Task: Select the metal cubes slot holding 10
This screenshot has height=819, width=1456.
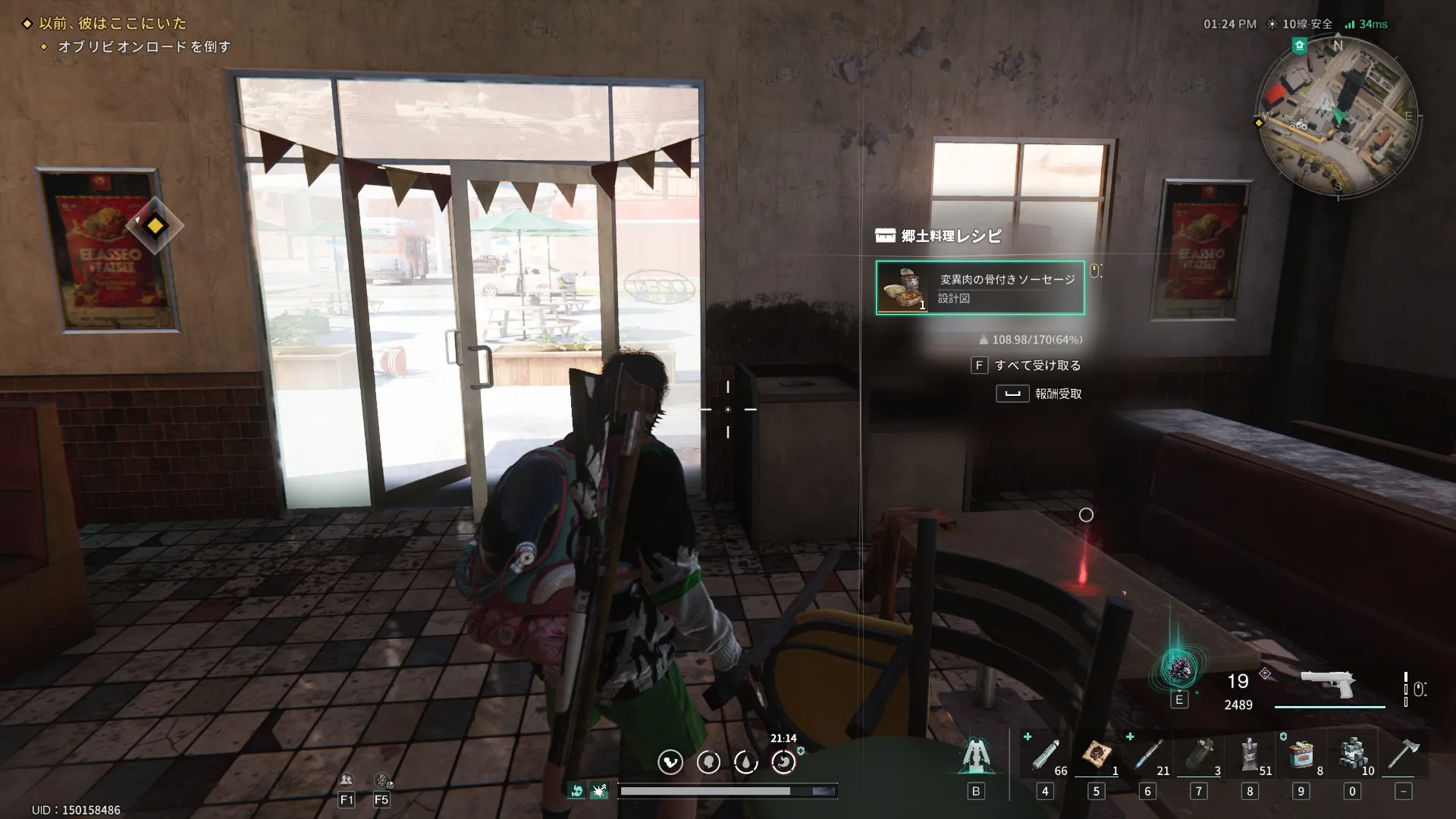Action: pyautogui.click(x=1352, y=755)
